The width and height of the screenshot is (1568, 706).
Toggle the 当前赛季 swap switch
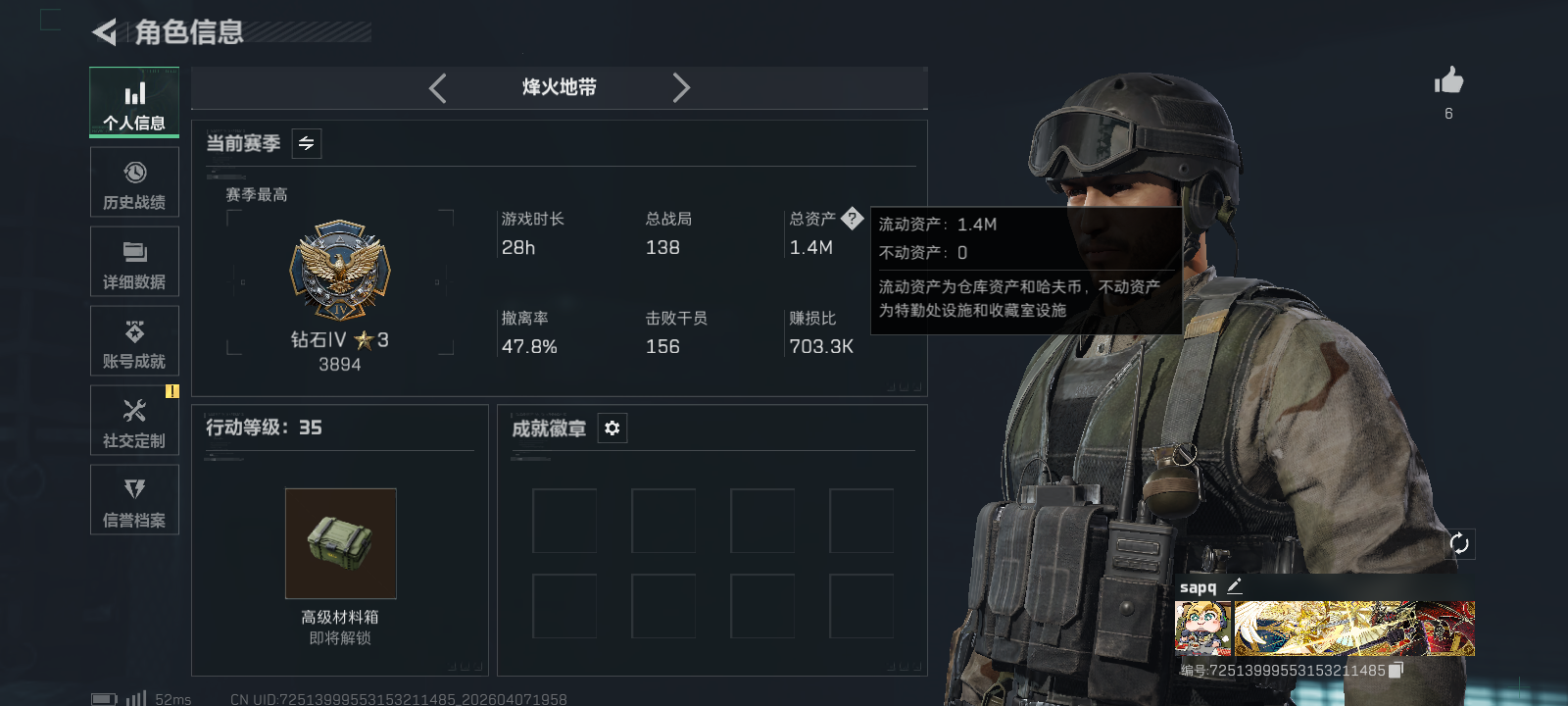coord(305,143)
